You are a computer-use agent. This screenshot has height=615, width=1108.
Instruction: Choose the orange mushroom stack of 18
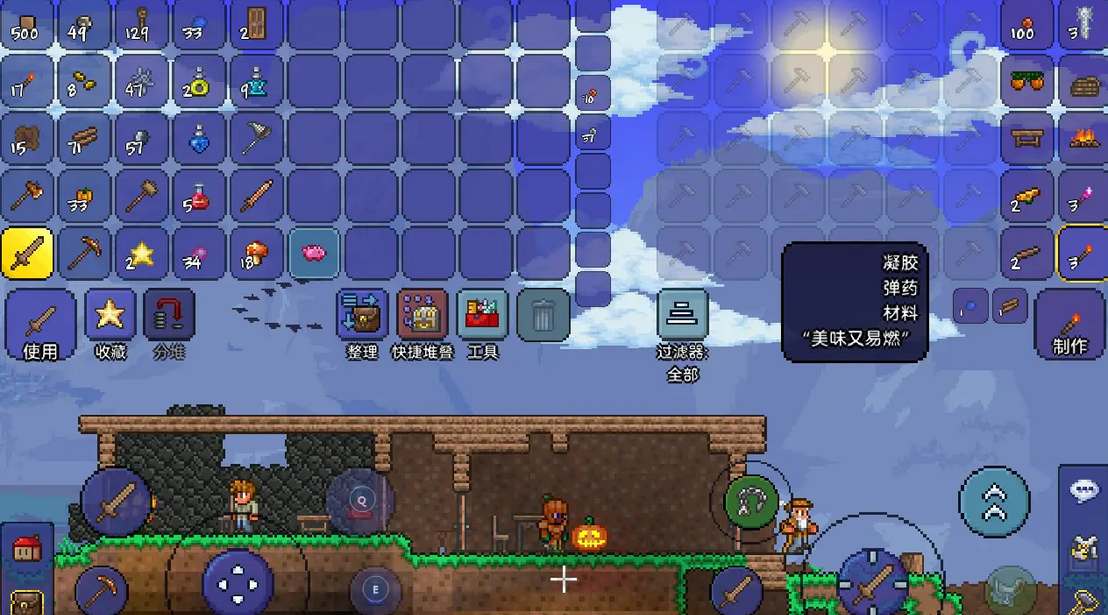(x=256, y=252)
